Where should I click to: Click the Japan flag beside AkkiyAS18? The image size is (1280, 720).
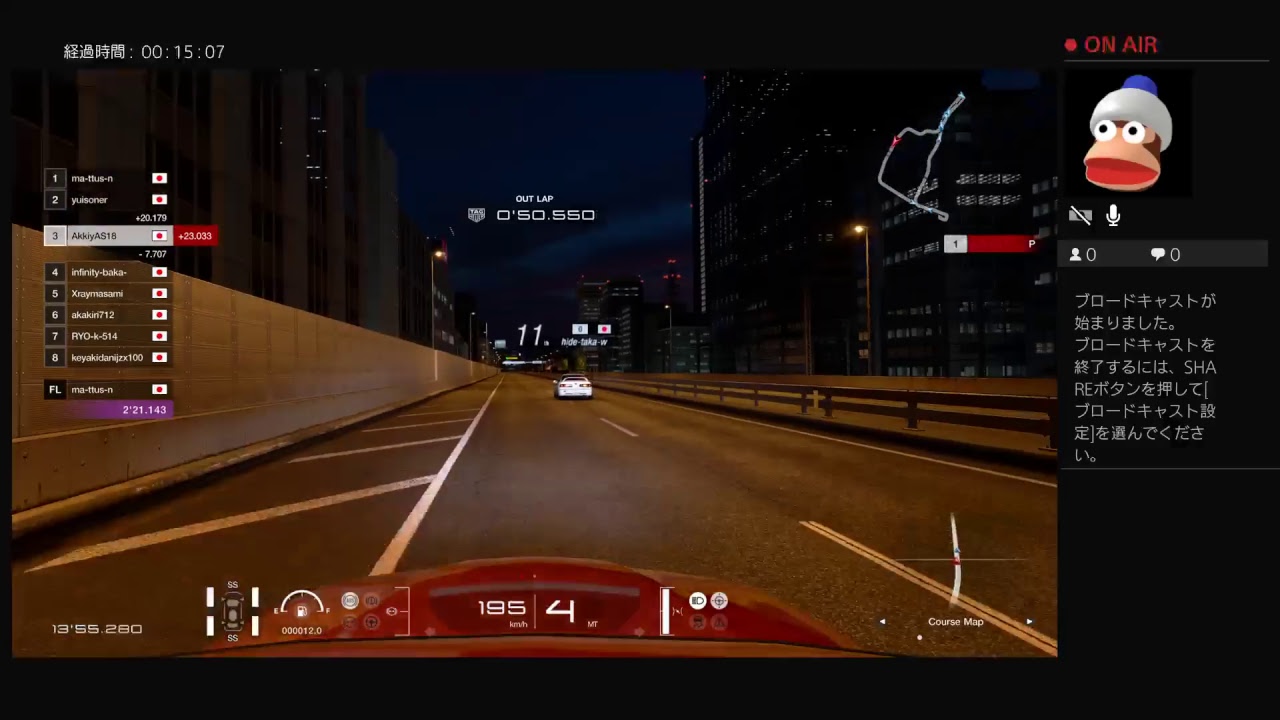tap(158, 236)
